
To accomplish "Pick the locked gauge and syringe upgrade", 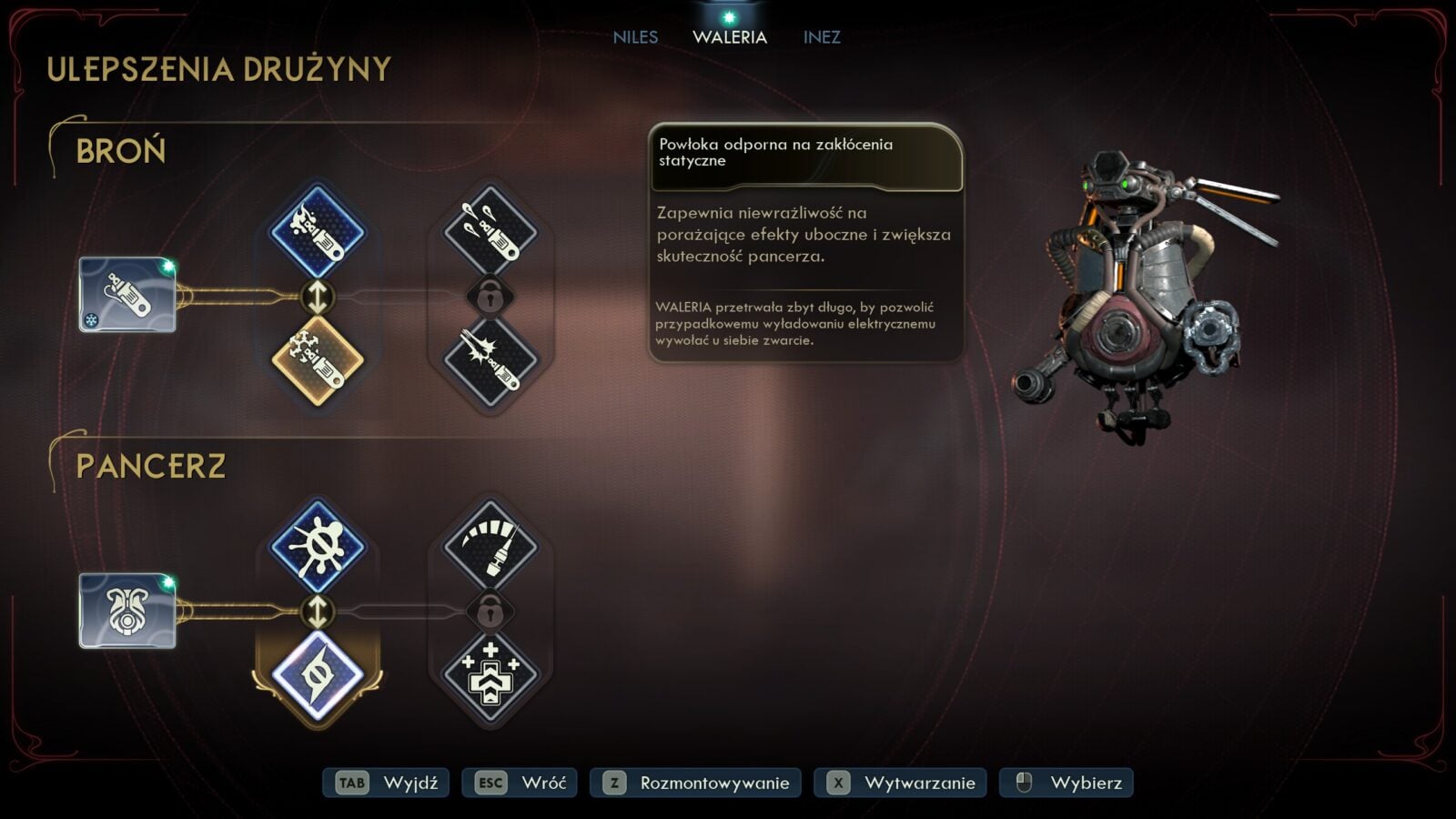I will 490,547.
